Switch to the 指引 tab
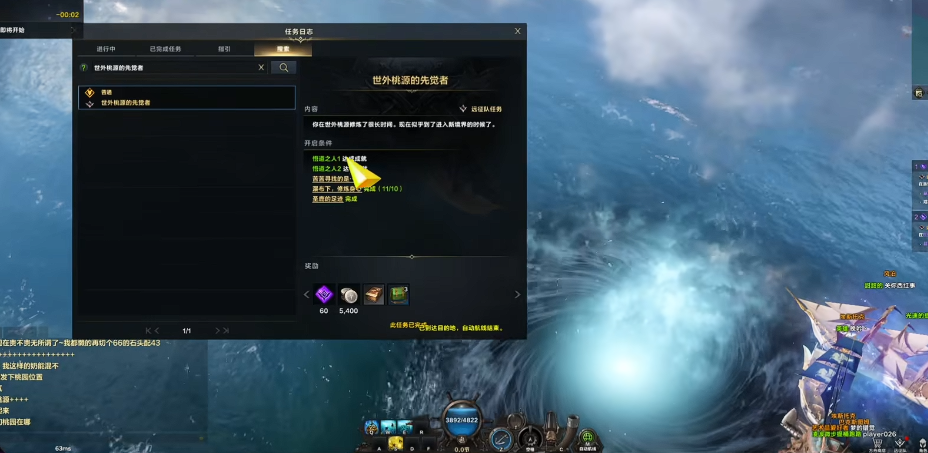 click(x=225, y=48)
